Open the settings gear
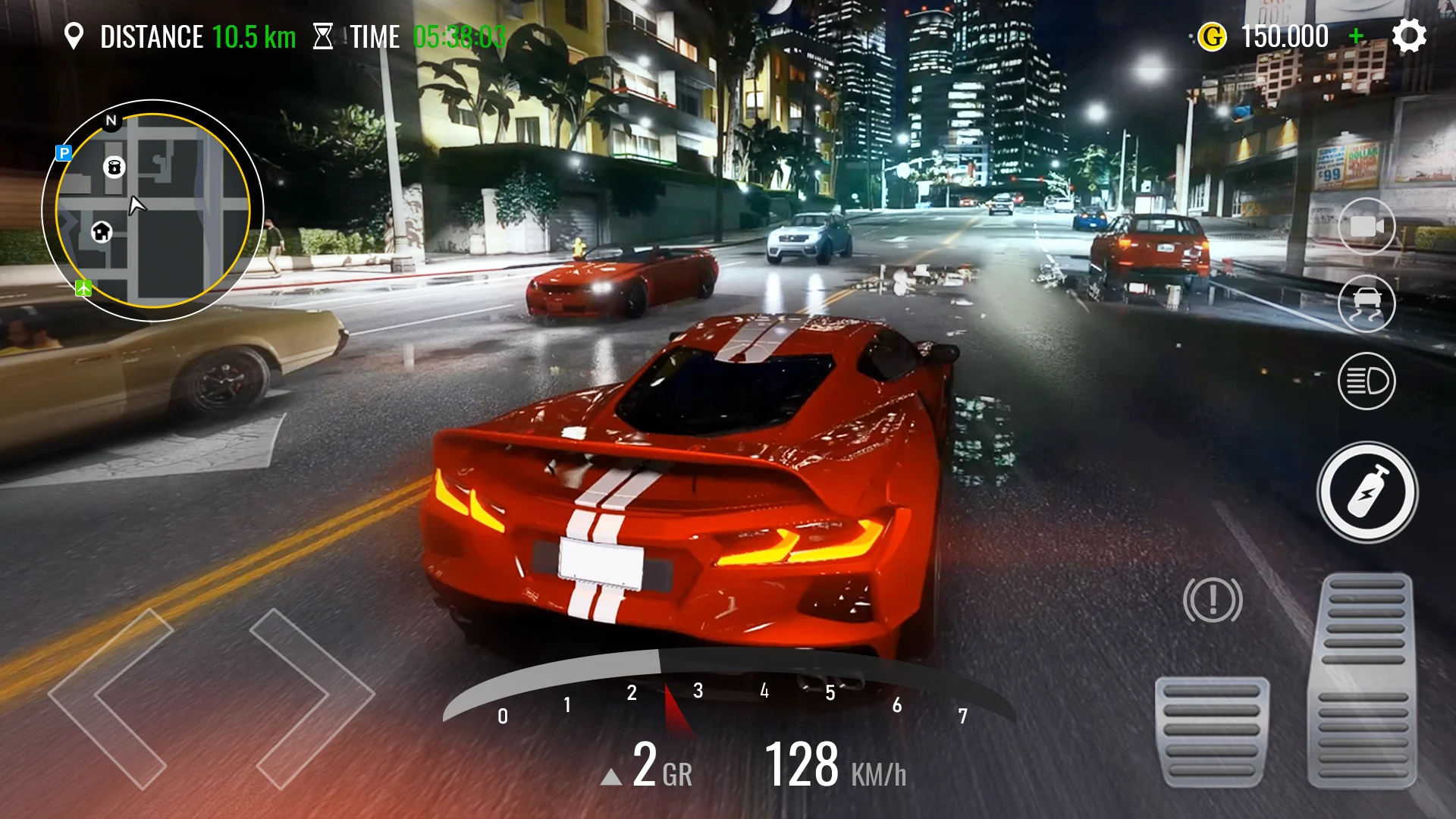1456x819 pixels. [1409, 35]
